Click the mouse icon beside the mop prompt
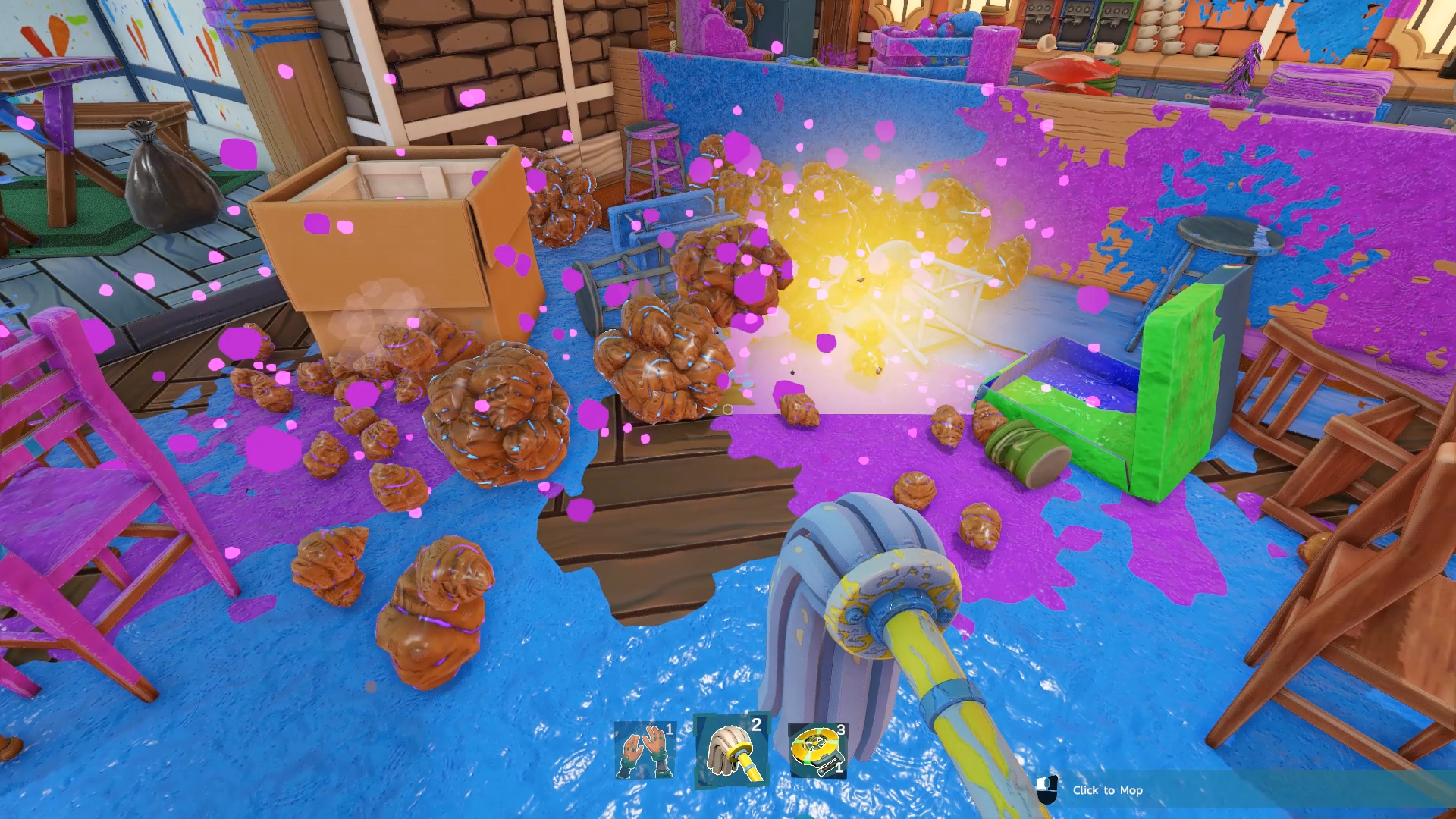 [1049, 790]
